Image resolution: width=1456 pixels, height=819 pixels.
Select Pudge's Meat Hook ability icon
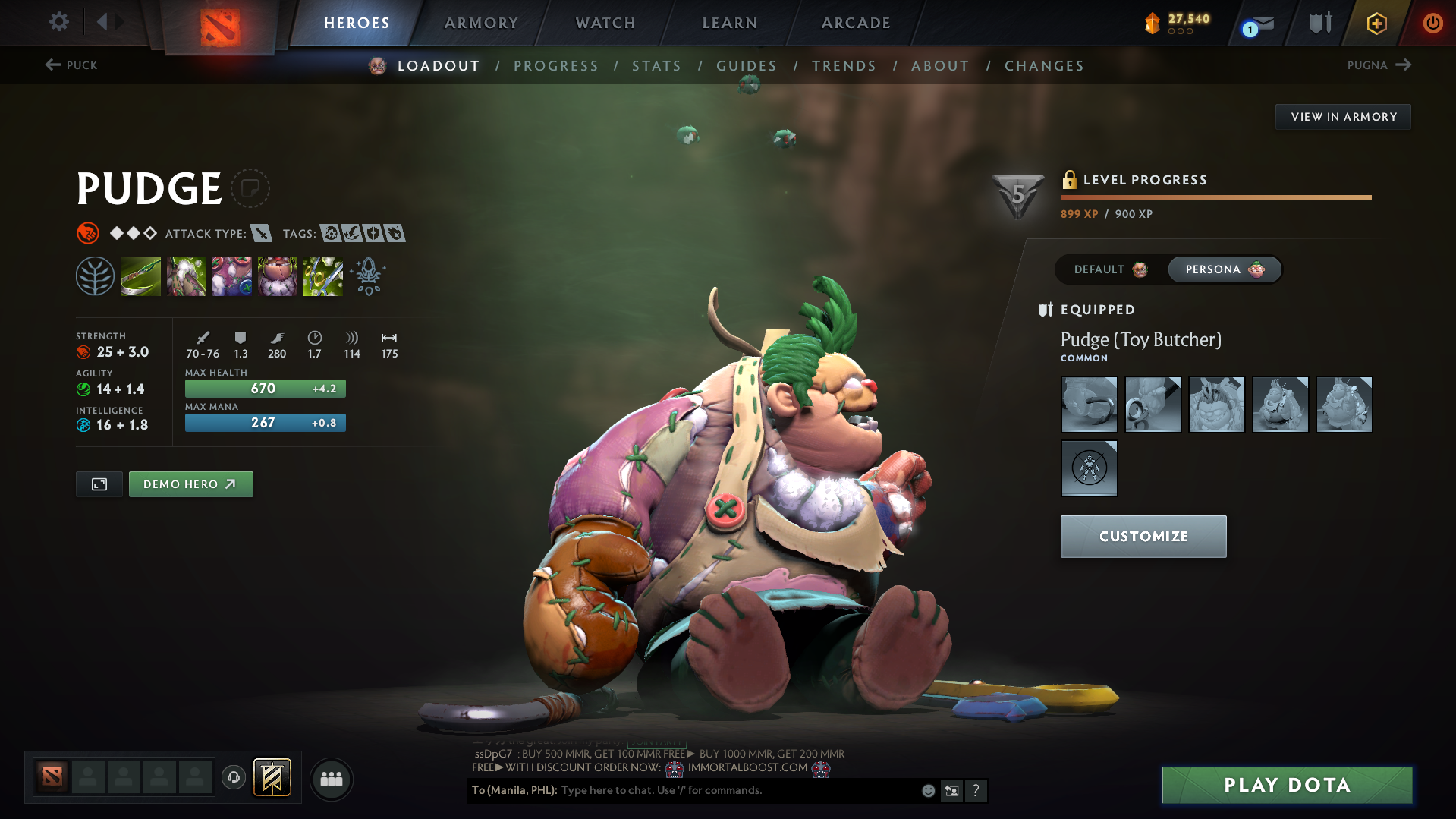(141, 276)
